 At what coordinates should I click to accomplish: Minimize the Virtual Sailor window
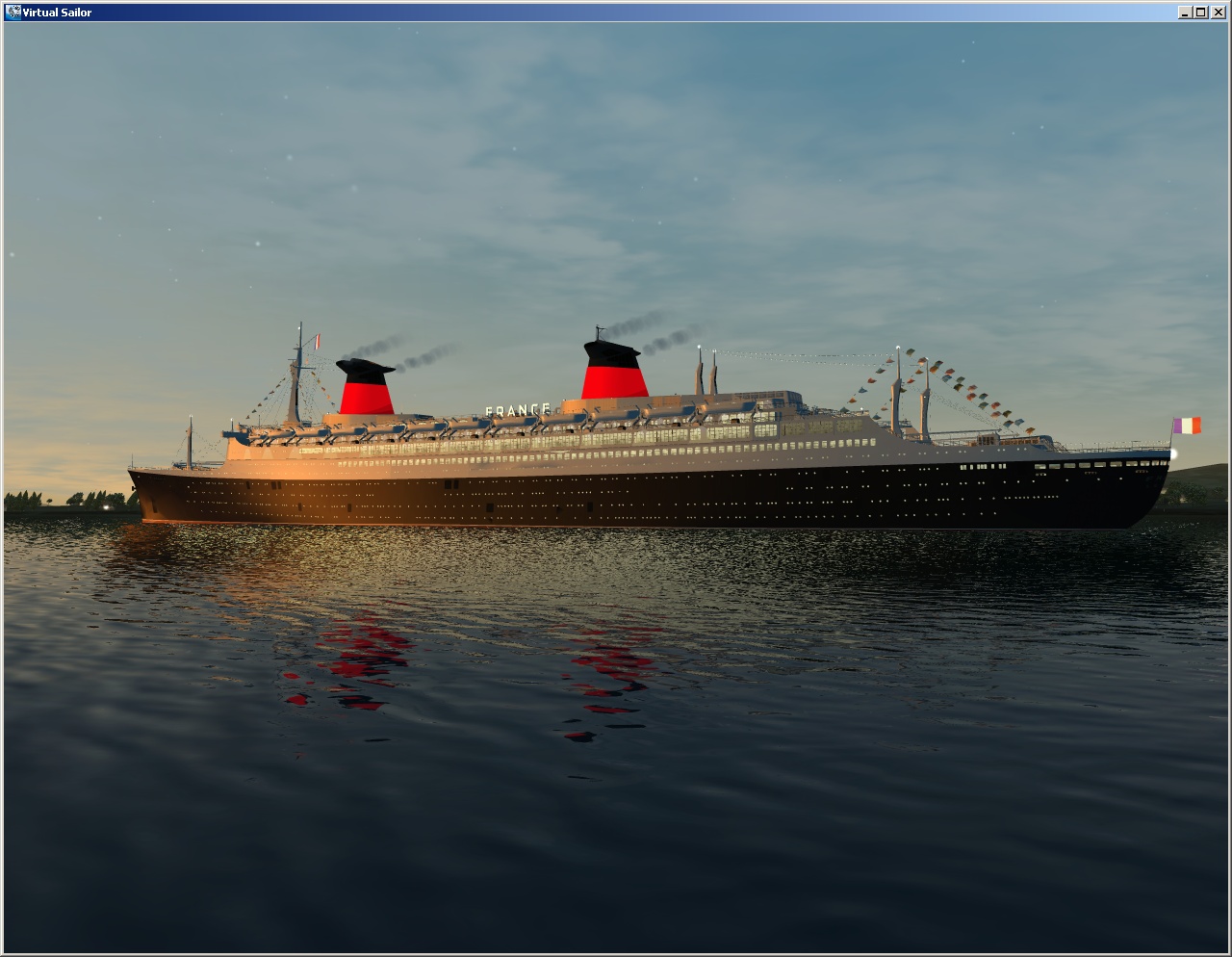click(1186, 13)
